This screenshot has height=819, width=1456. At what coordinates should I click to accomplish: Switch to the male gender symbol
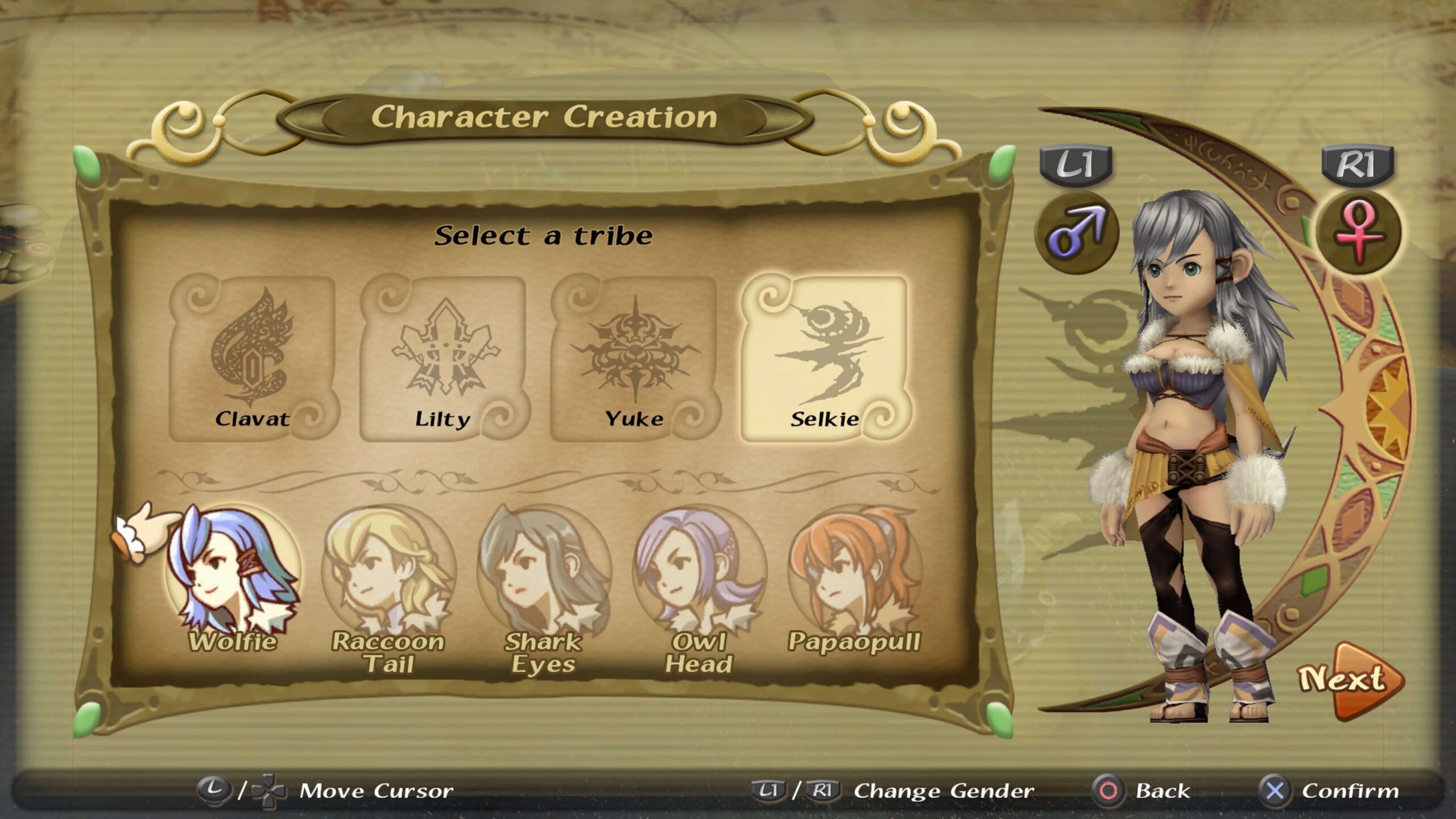point(1077,231)
